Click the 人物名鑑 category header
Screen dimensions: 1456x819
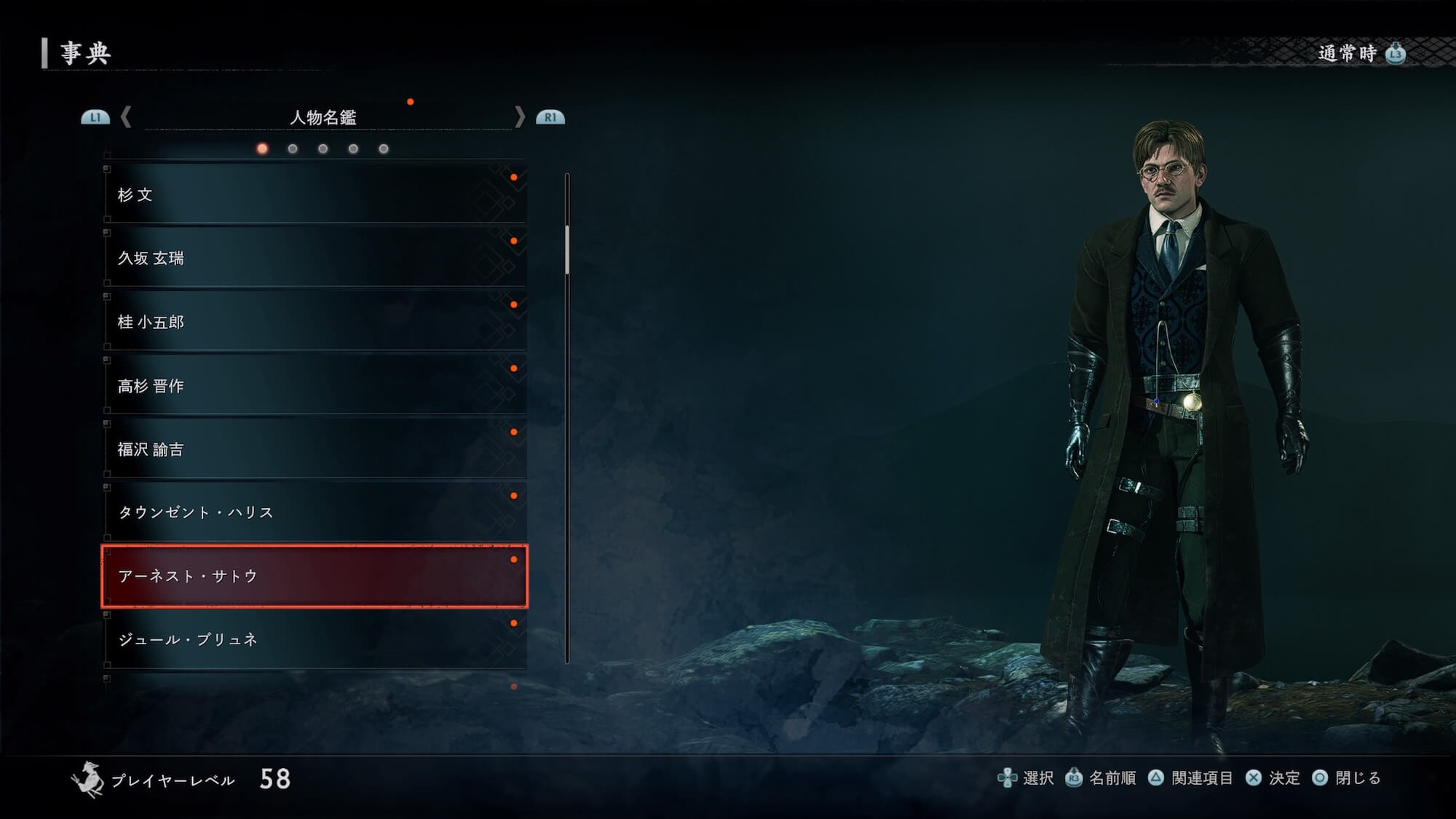pyautogui.click(x=323, y=117)
